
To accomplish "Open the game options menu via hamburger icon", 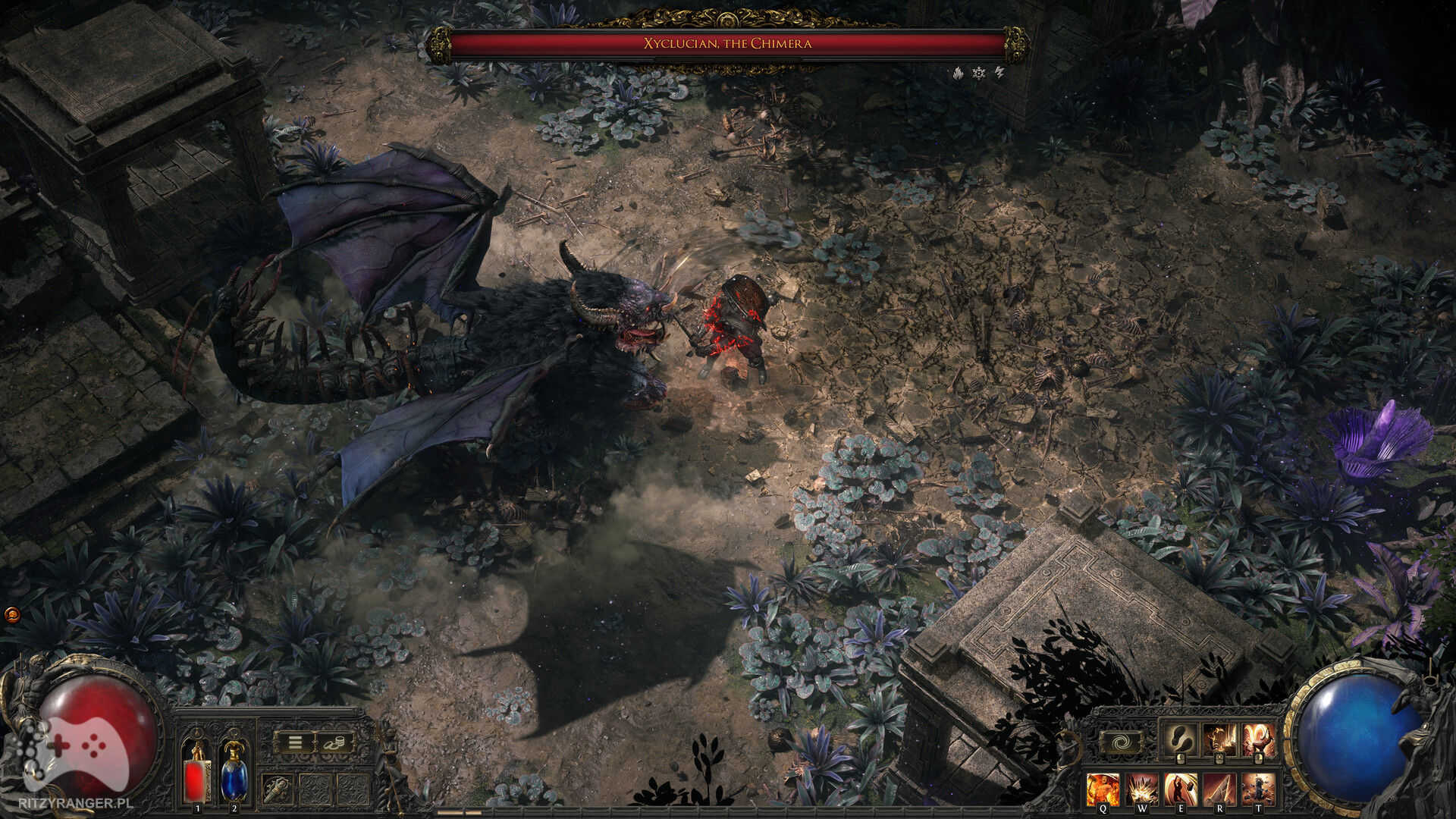I will [295, 742].
